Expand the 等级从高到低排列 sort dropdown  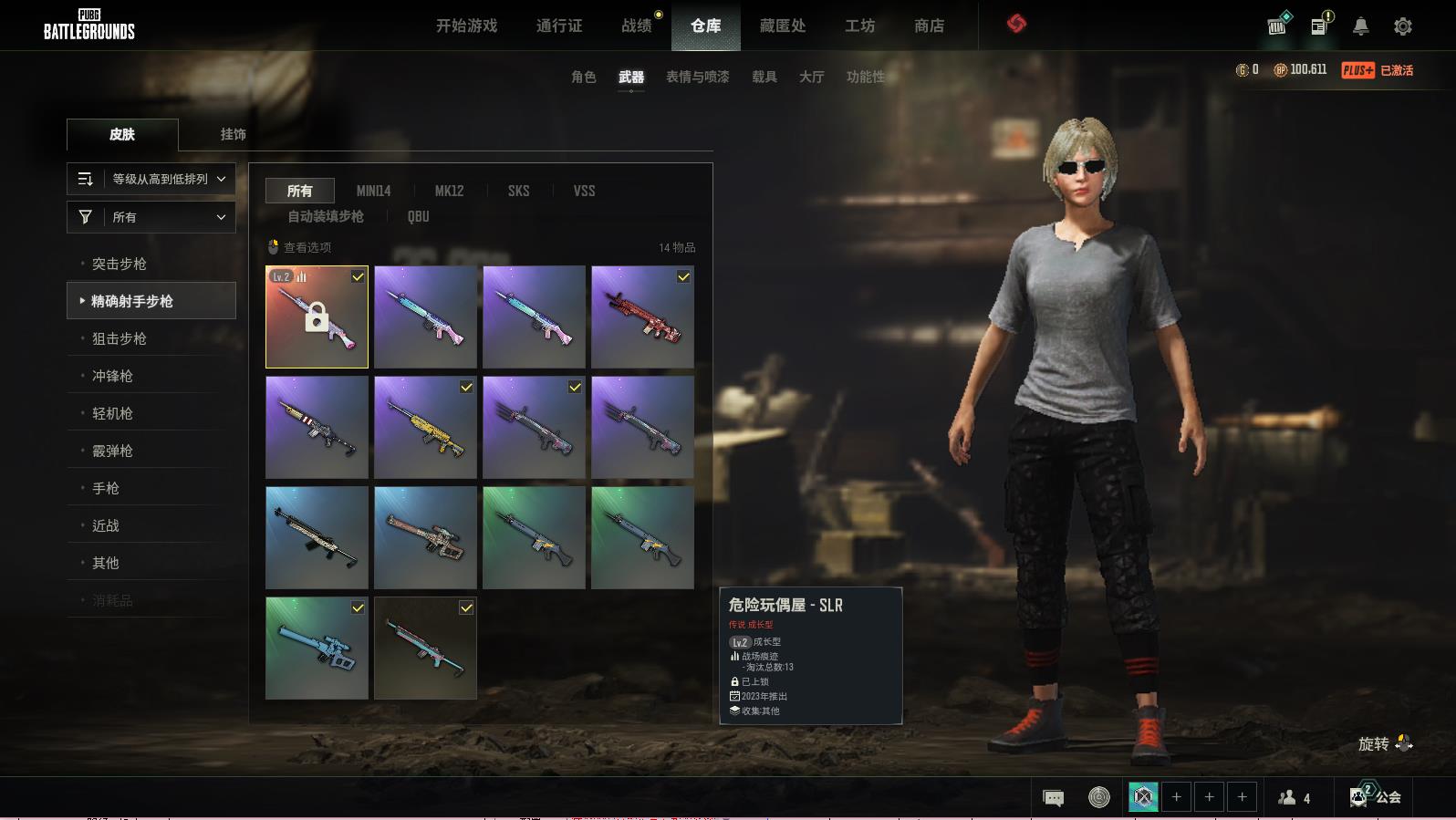tap(151, 179)
